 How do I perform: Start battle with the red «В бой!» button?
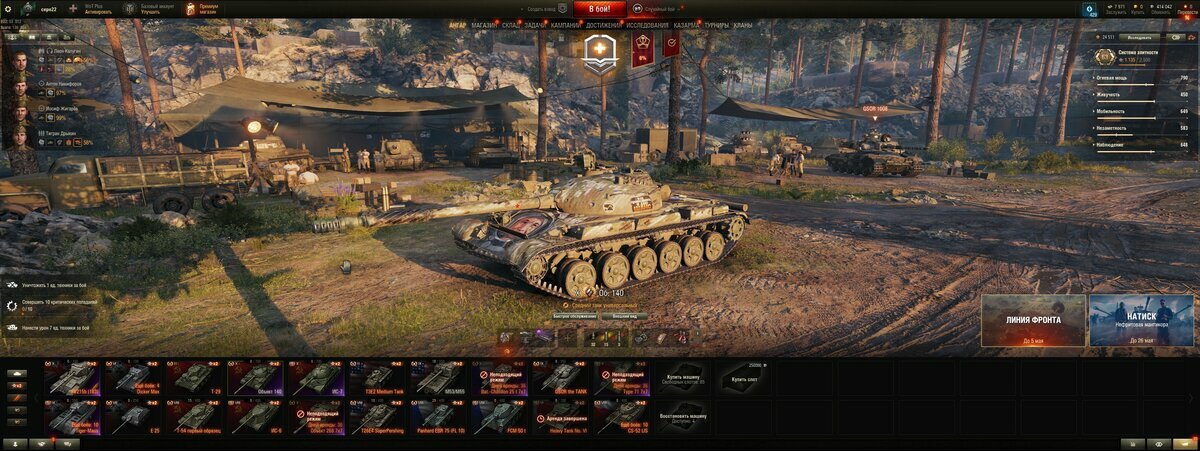599,9
